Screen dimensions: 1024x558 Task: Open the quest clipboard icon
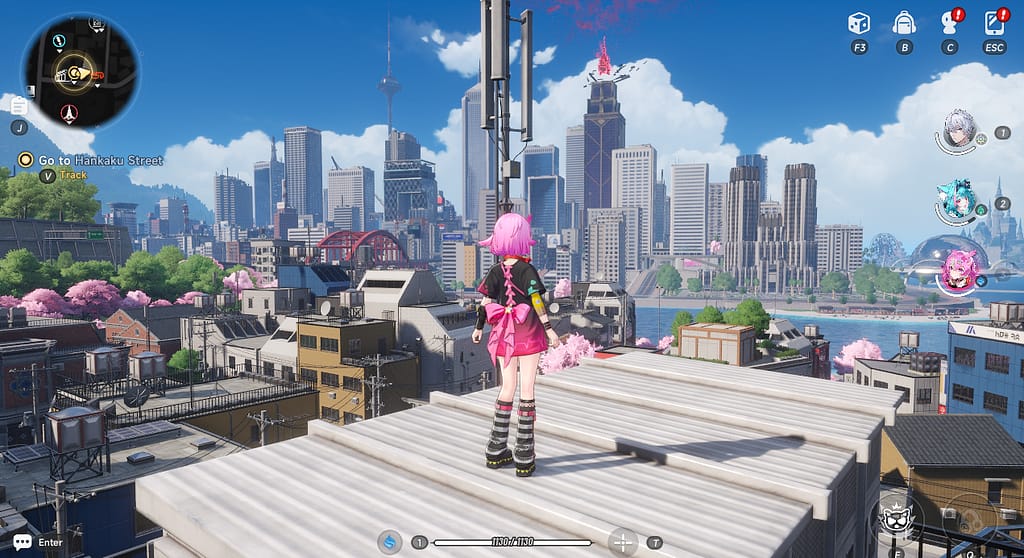pos(19,104)
